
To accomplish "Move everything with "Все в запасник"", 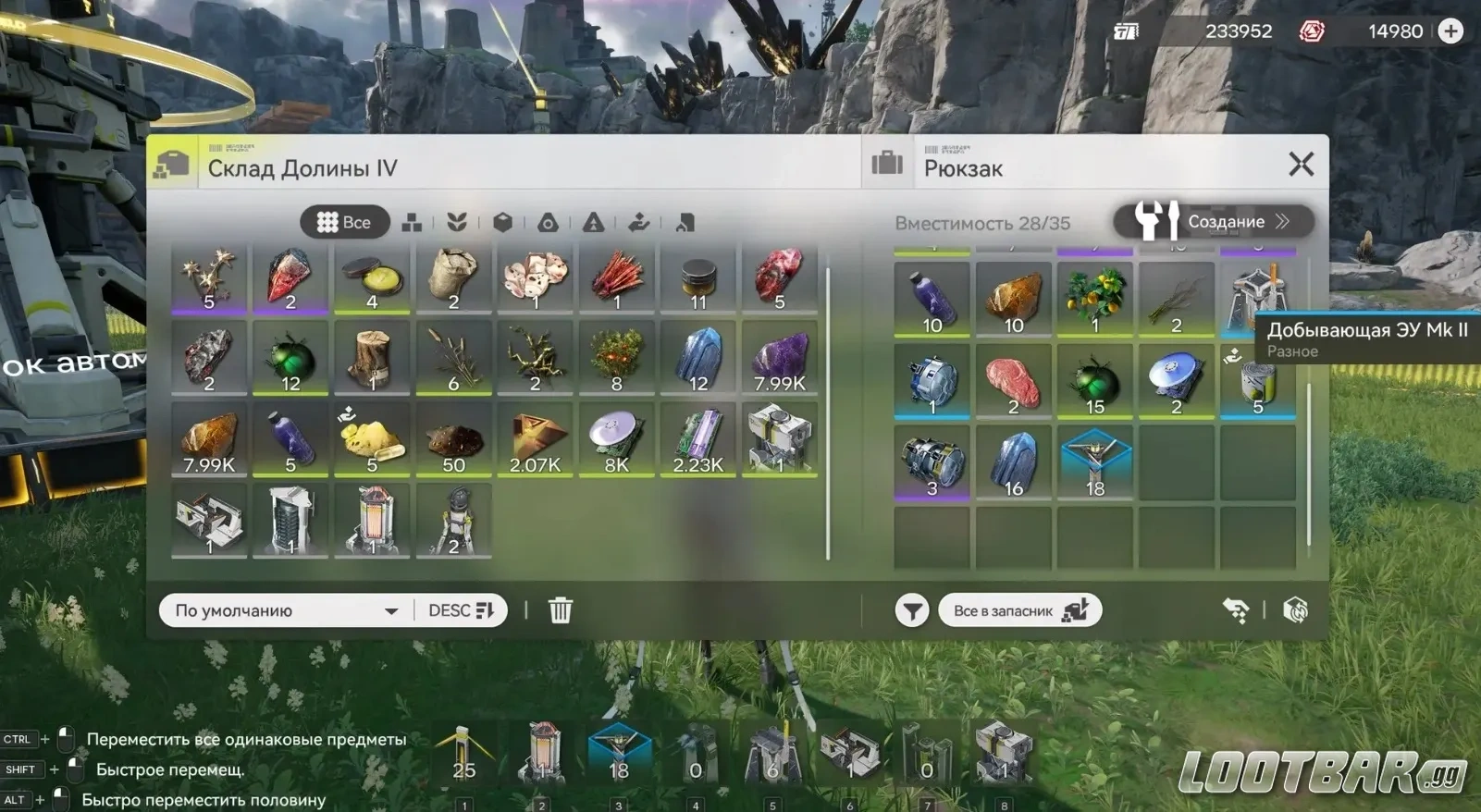I will [x=1019, y=610].
